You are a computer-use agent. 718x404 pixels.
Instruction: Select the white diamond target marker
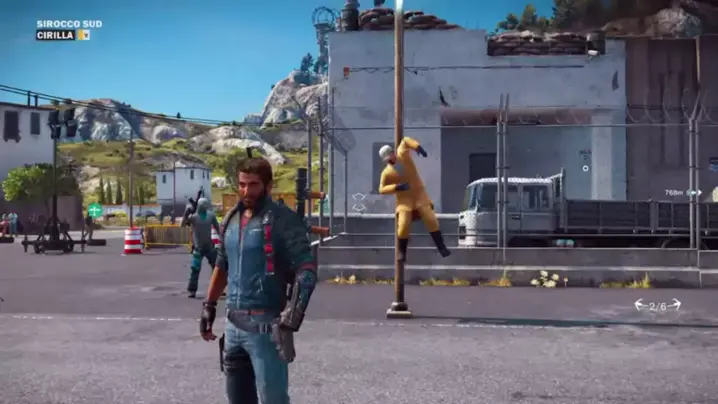(x=359, y=202)
